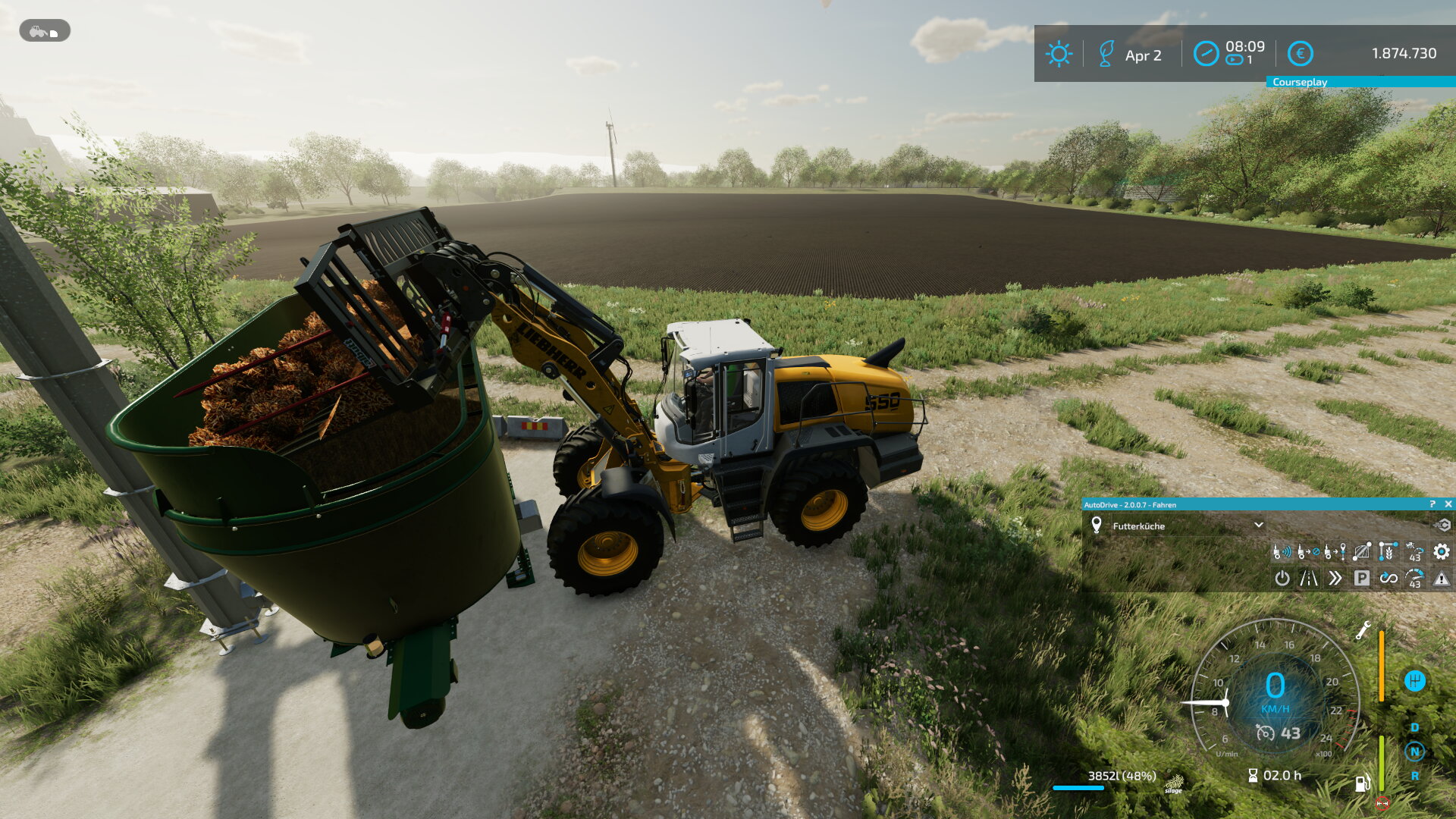1456x819 pixels.
Task: Select the road lanes icon
Action: pyautogui.click(x=1309, y=579)
